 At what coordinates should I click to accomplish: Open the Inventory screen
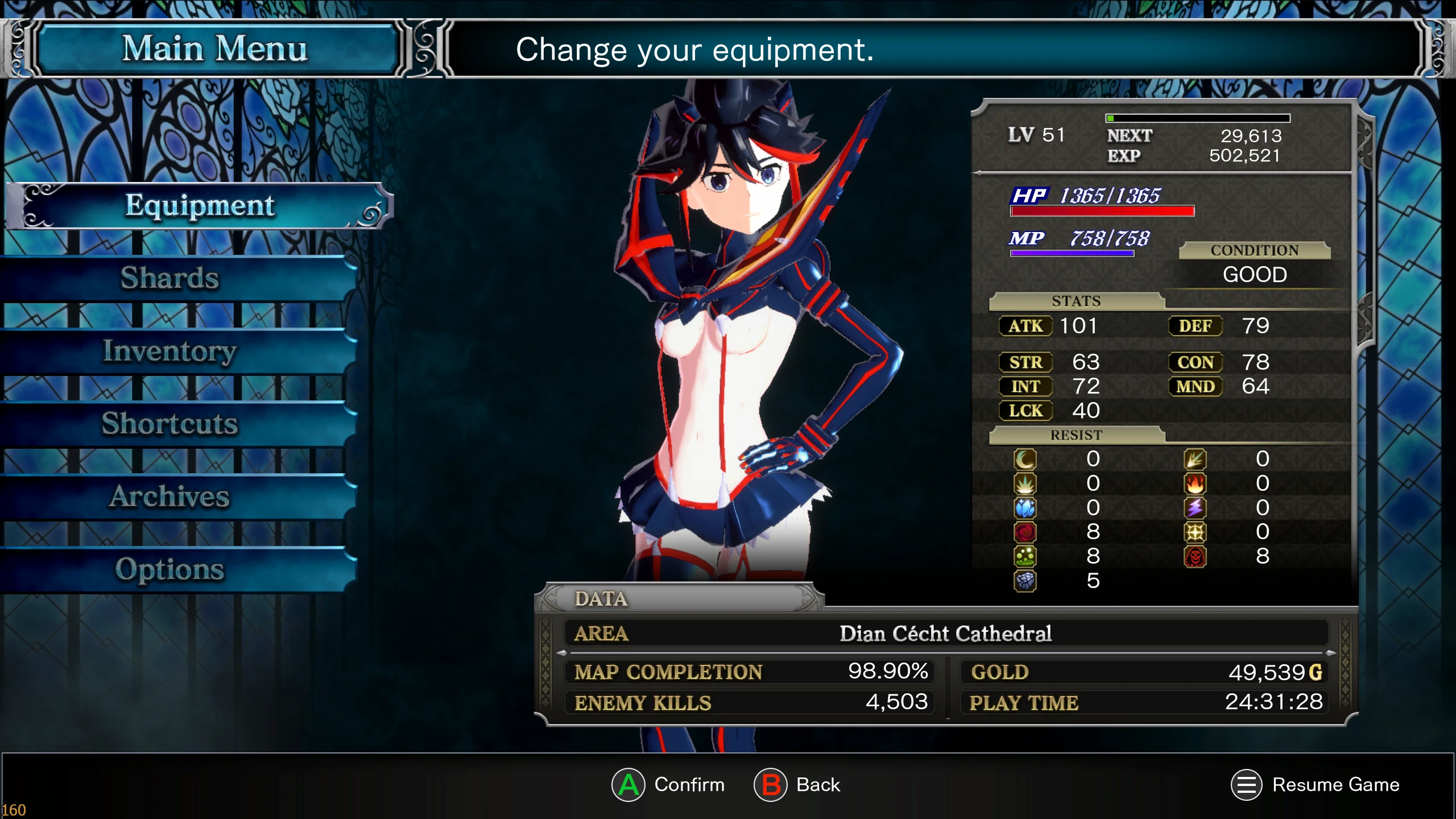pos(169,351)
